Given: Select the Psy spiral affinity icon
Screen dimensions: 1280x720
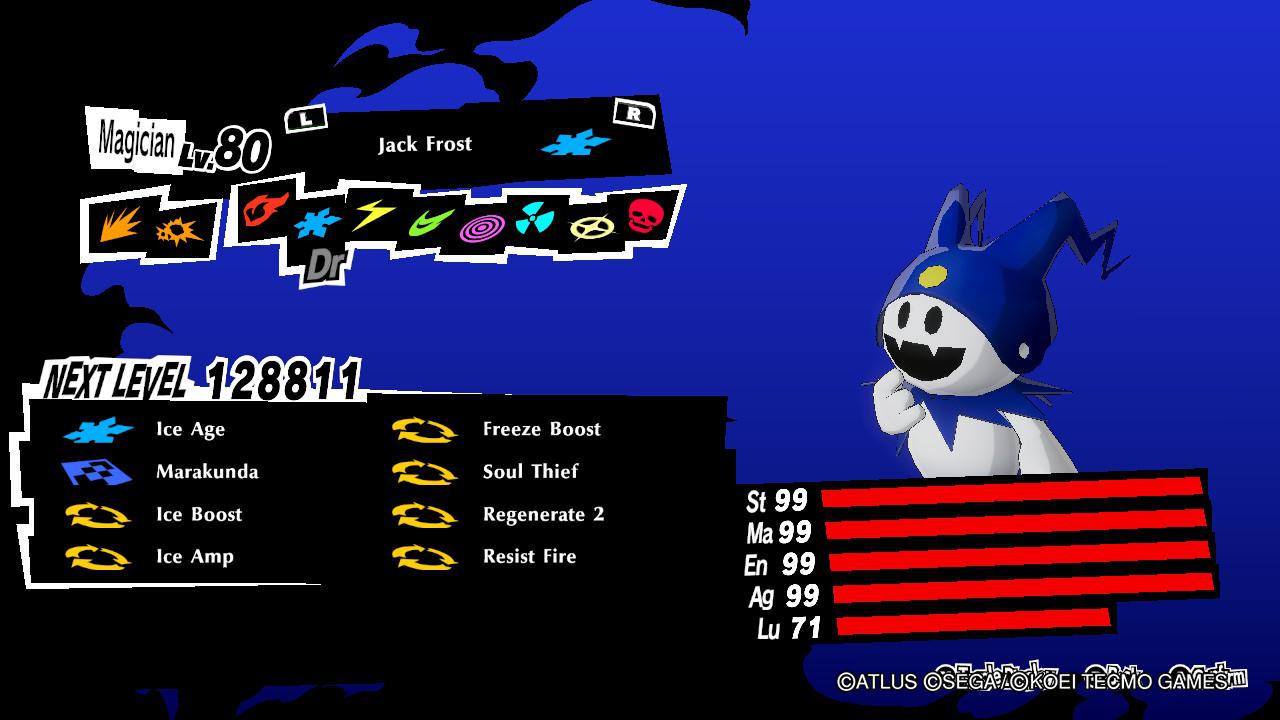Looking at the screenshot, I should click(x=484, y=230).
